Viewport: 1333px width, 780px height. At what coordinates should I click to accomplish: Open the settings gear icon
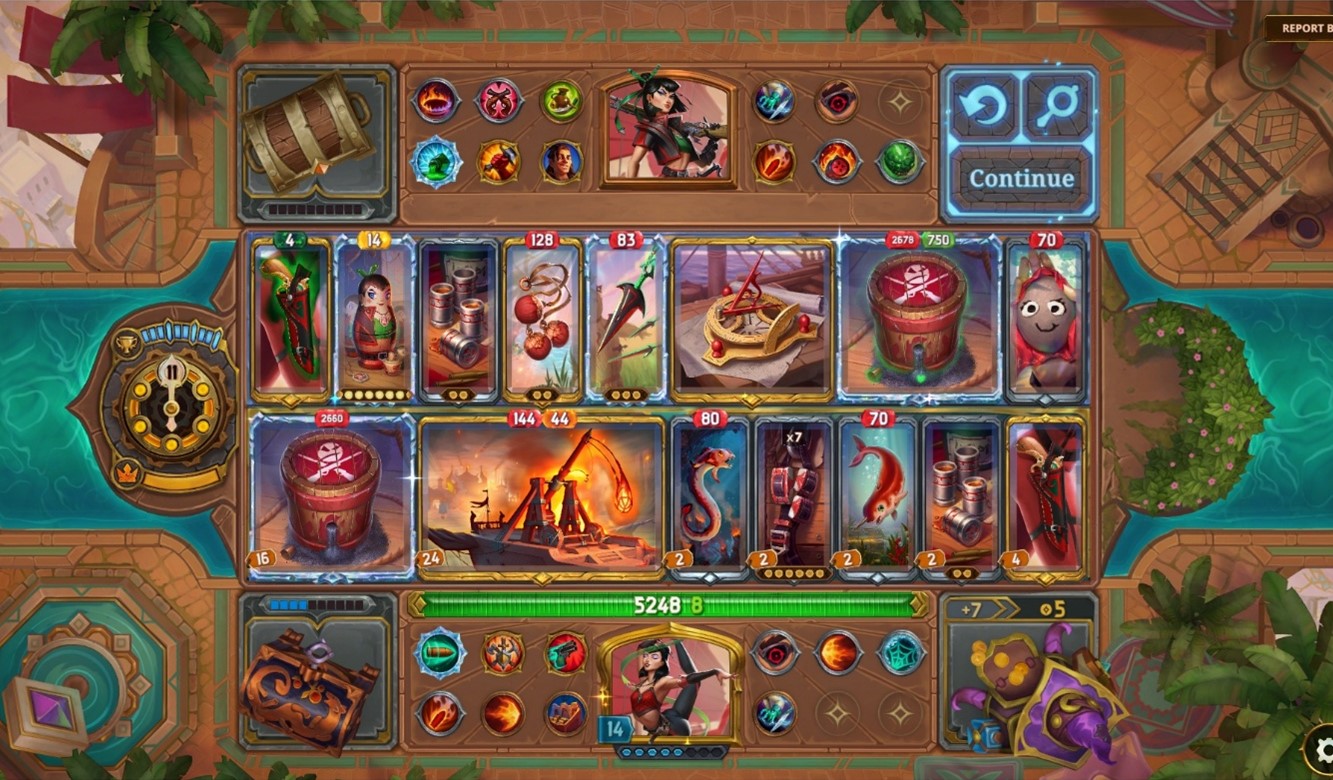[x=1322, y=750]
